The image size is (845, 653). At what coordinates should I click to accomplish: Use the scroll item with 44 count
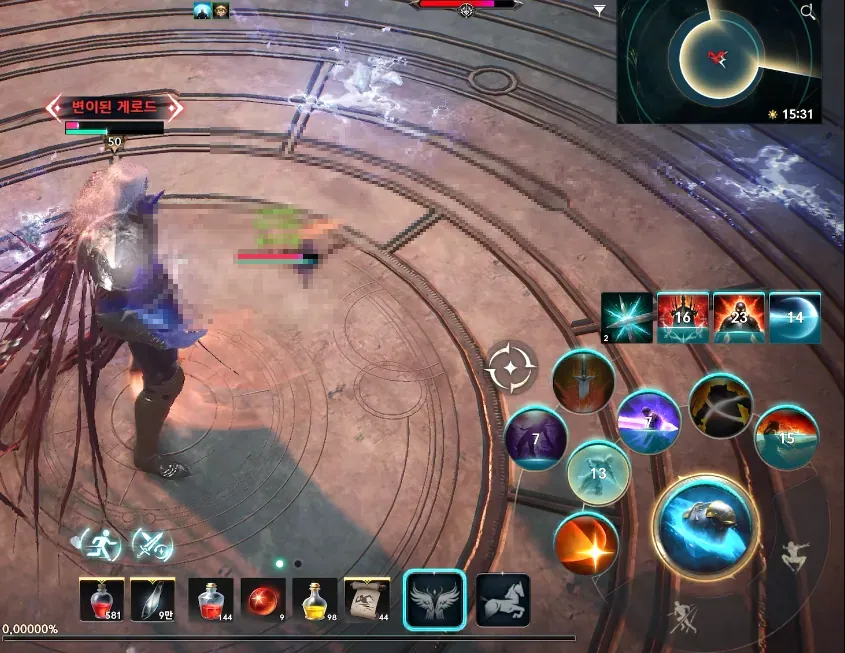[367, 600]
